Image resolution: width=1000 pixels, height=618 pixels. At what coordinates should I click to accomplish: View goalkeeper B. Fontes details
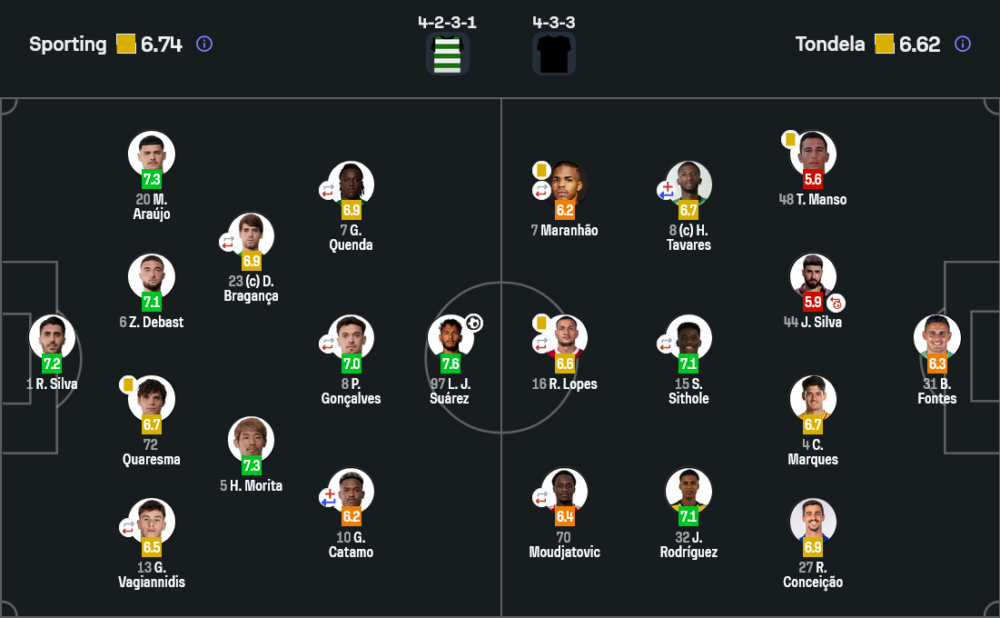point(937,339)
